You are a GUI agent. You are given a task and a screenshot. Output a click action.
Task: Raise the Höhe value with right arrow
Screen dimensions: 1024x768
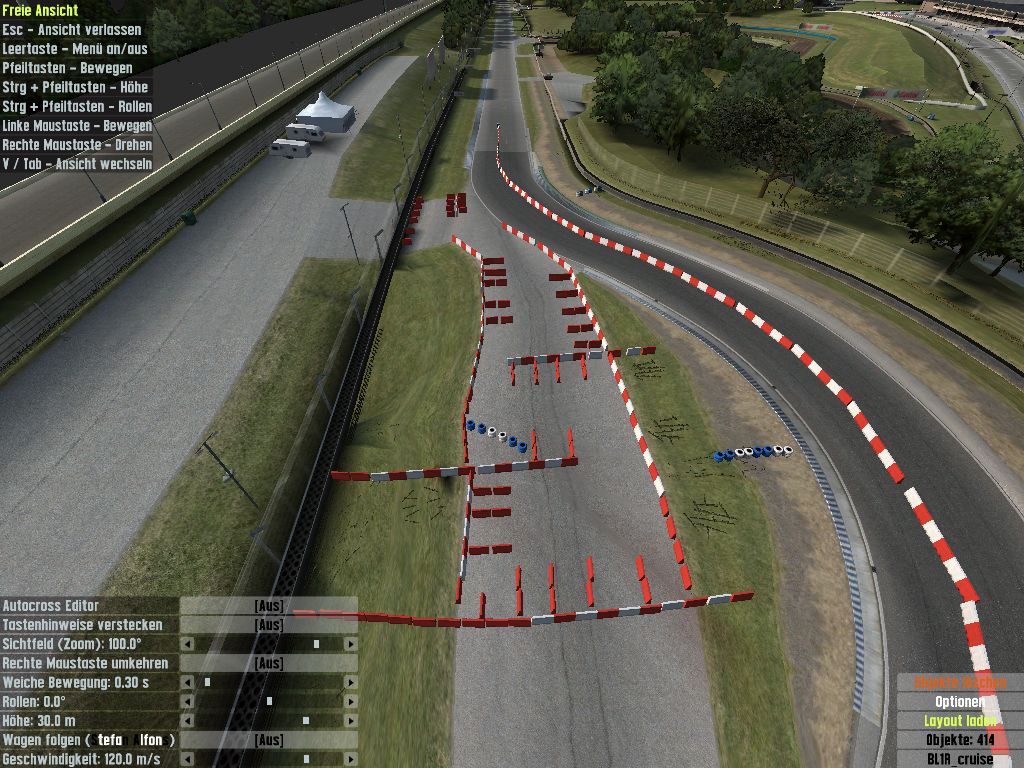pos(350,720)
